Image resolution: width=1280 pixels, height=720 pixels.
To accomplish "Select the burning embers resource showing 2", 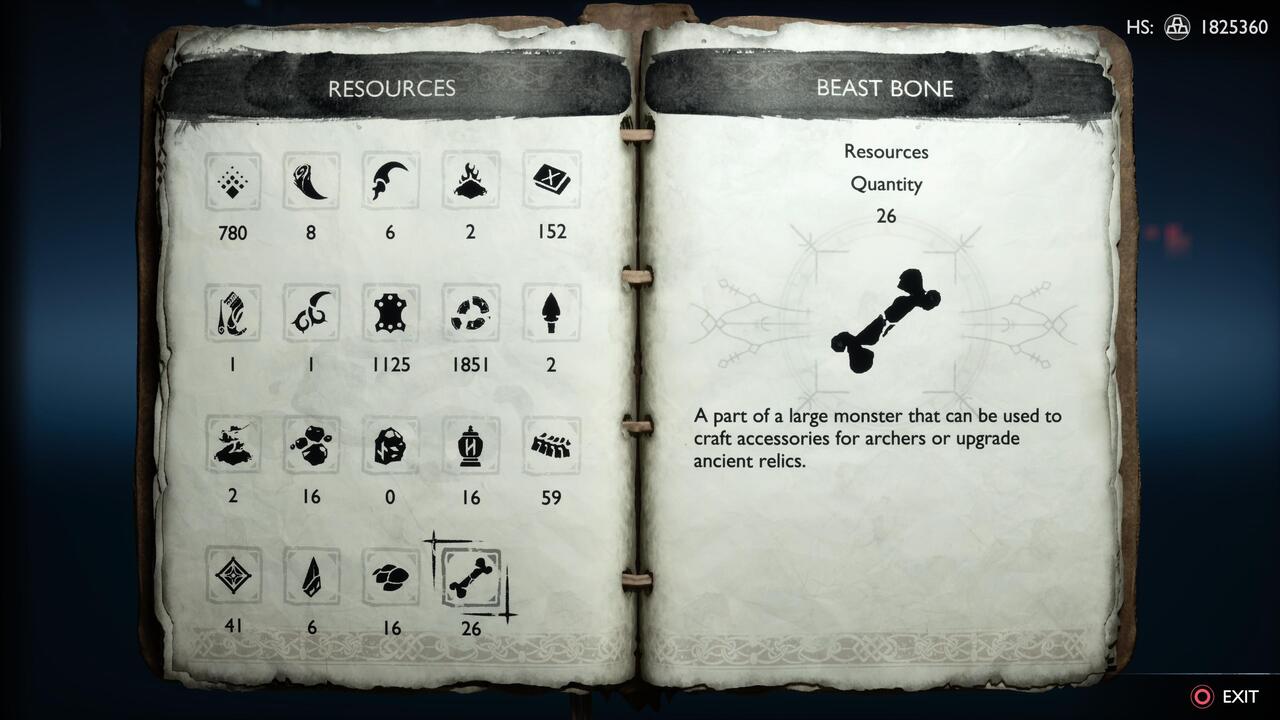I will click(471, 181).
